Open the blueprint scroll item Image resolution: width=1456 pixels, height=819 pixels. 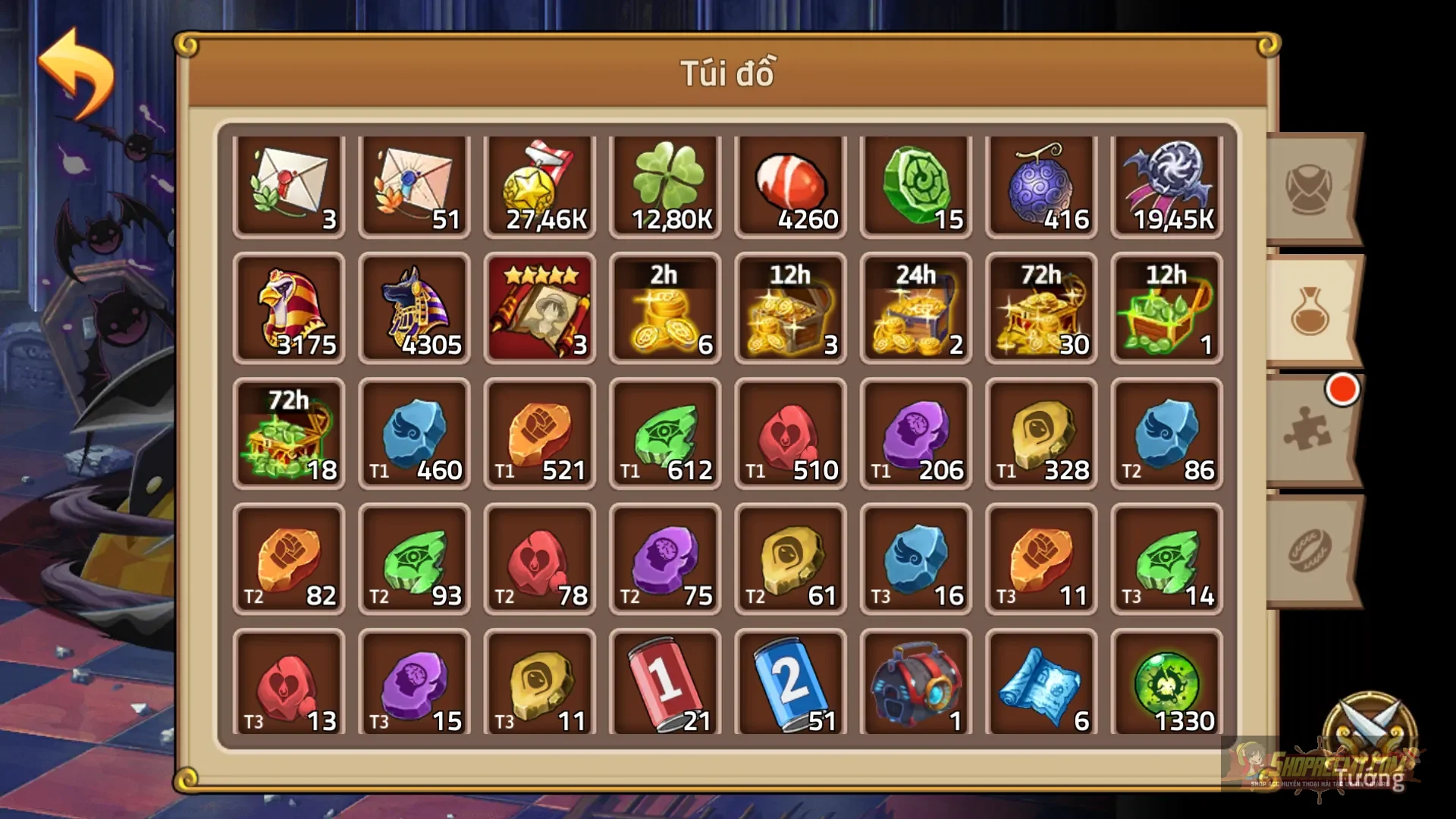pos(1040,682)
